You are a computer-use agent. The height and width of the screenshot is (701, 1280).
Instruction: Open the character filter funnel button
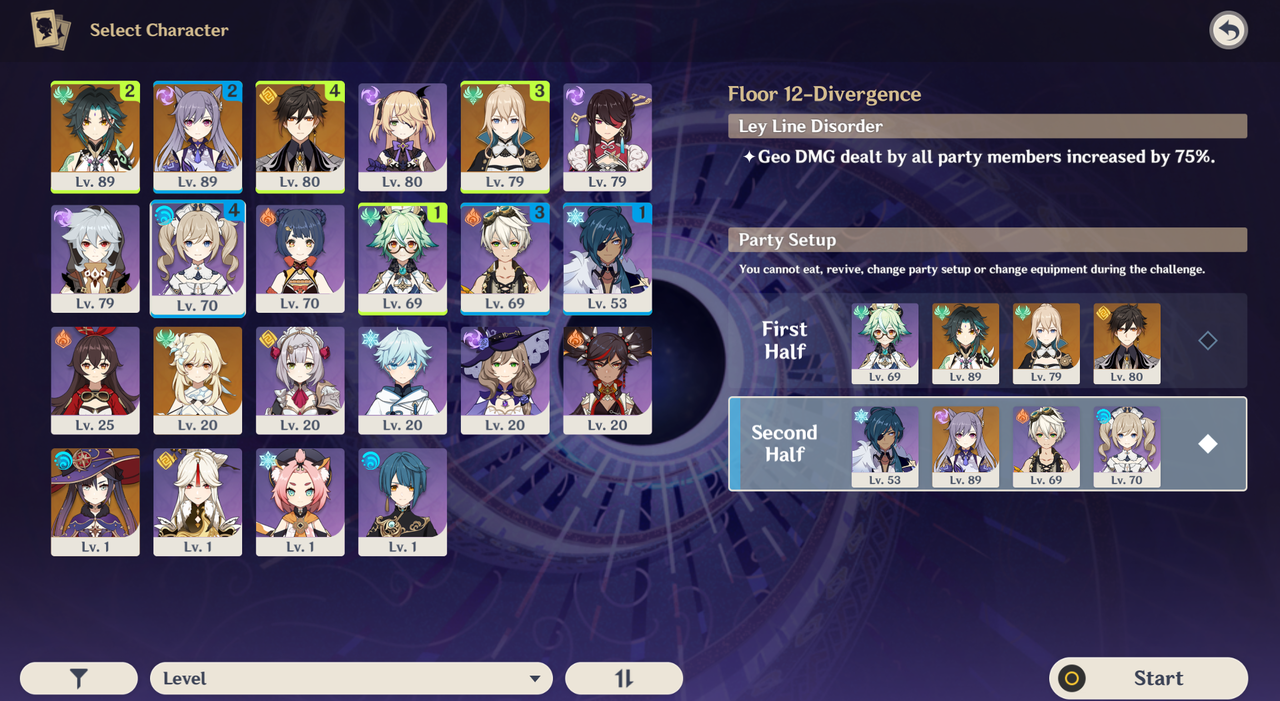(79, 678)
